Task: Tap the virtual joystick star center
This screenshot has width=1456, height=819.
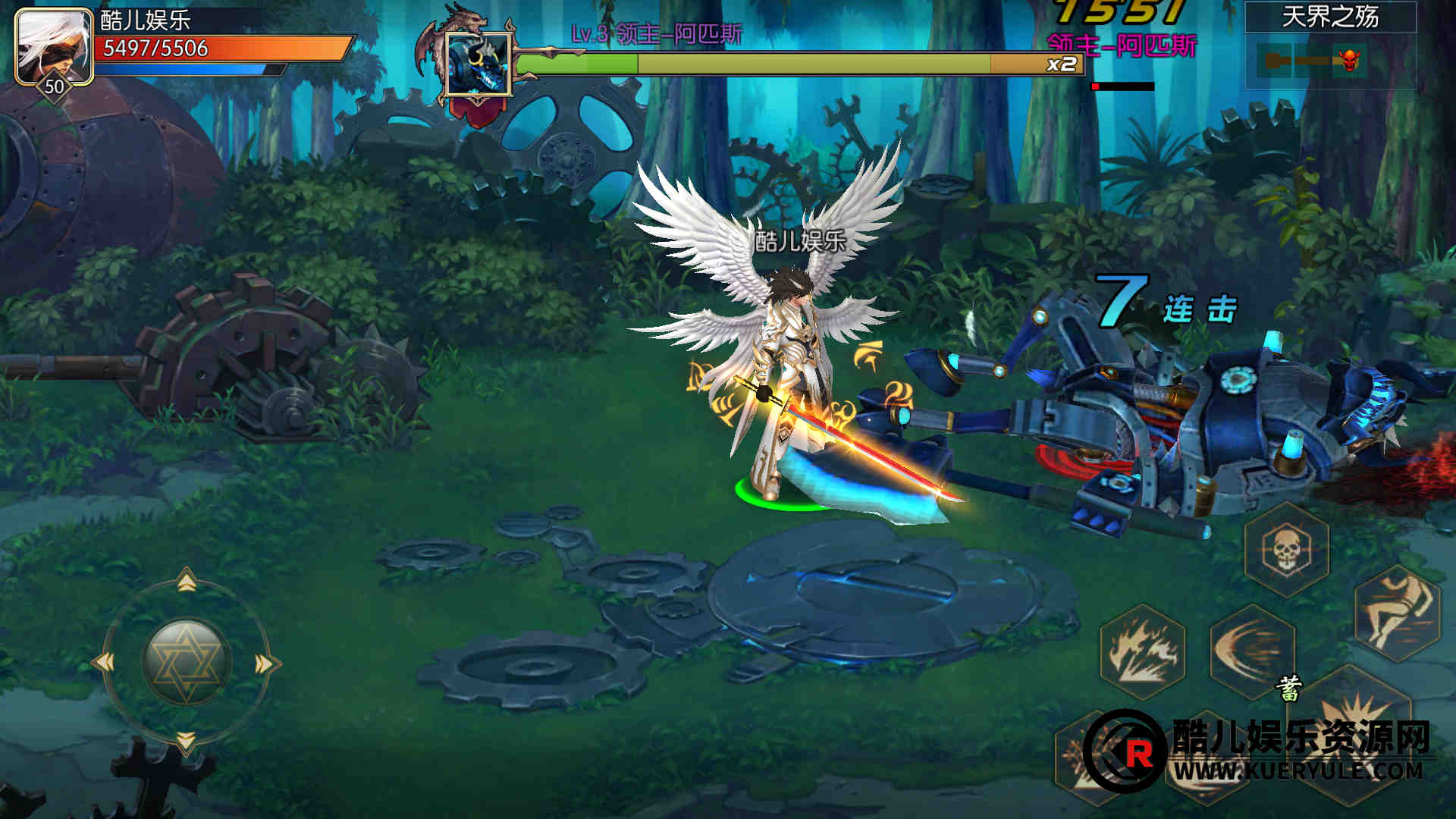Action: click(x=186, y=661)
